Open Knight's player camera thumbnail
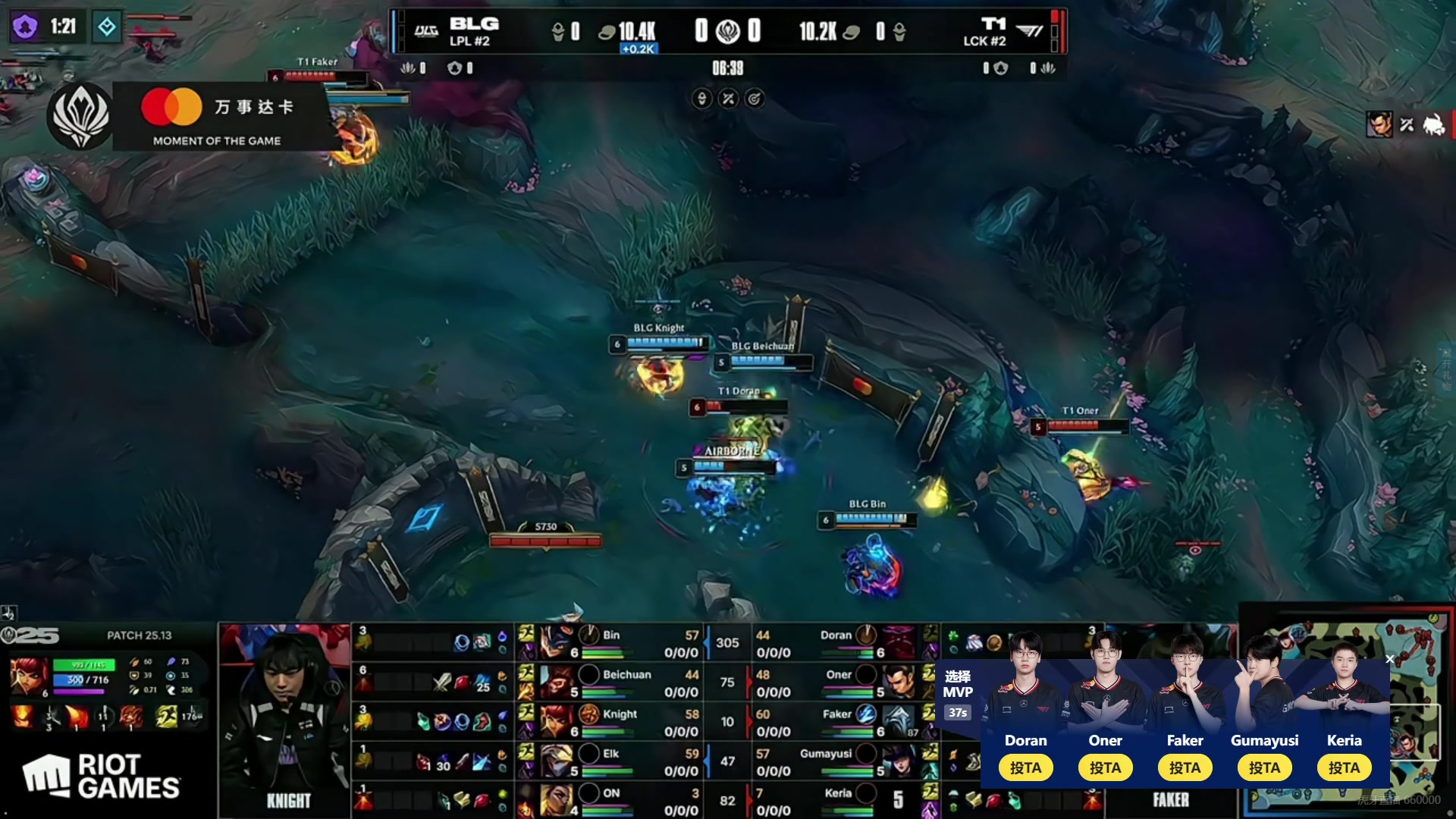The height and width of the screenshot is (819, 1456). [285, 720]
